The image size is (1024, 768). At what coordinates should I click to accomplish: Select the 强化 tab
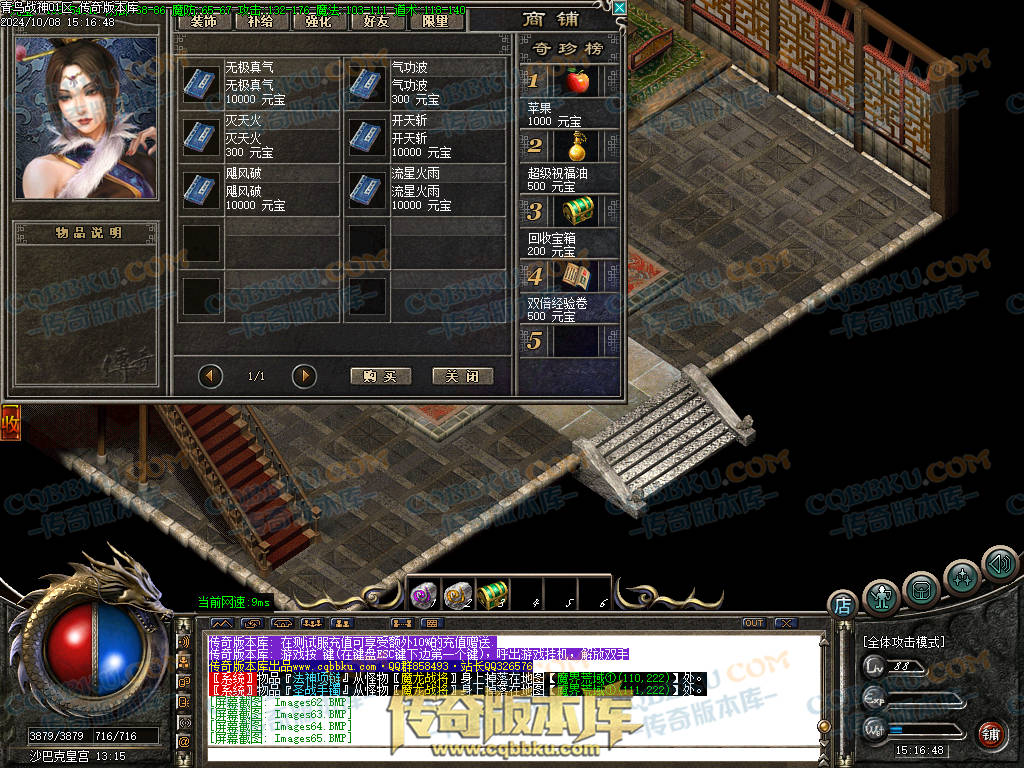[318, 20]
